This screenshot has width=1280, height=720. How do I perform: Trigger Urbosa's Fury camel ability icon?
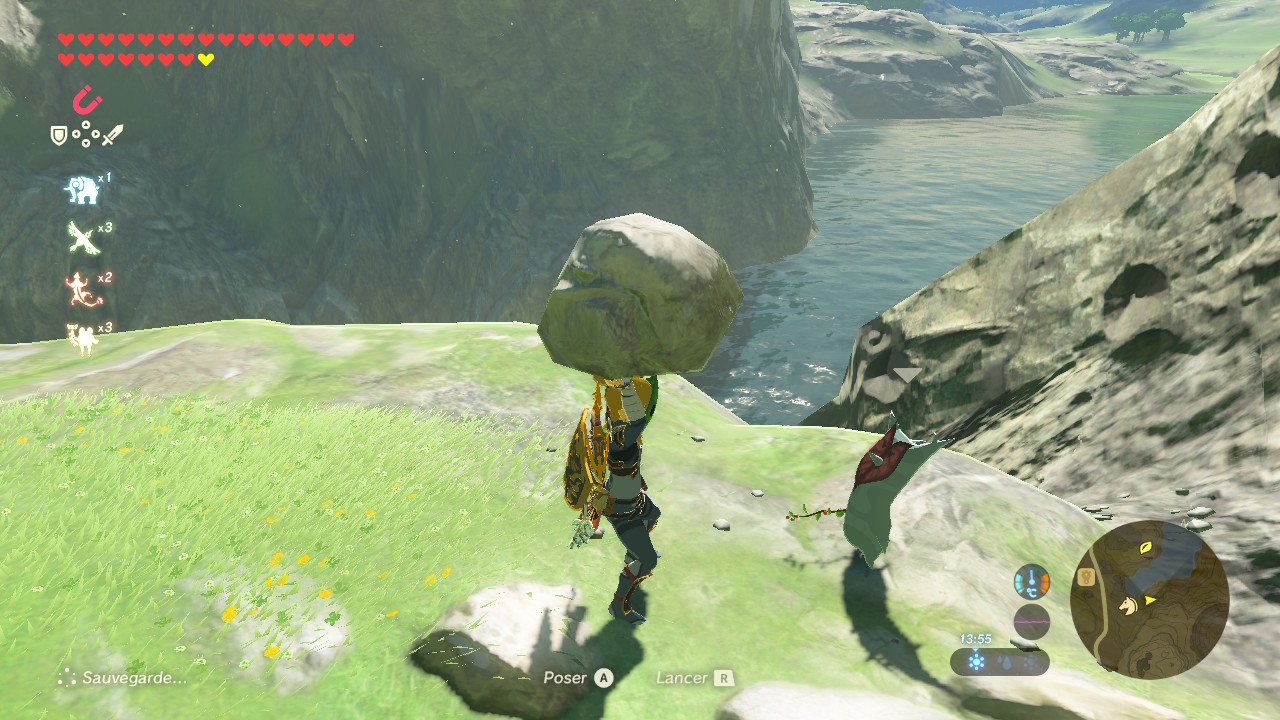pos(82,339)
